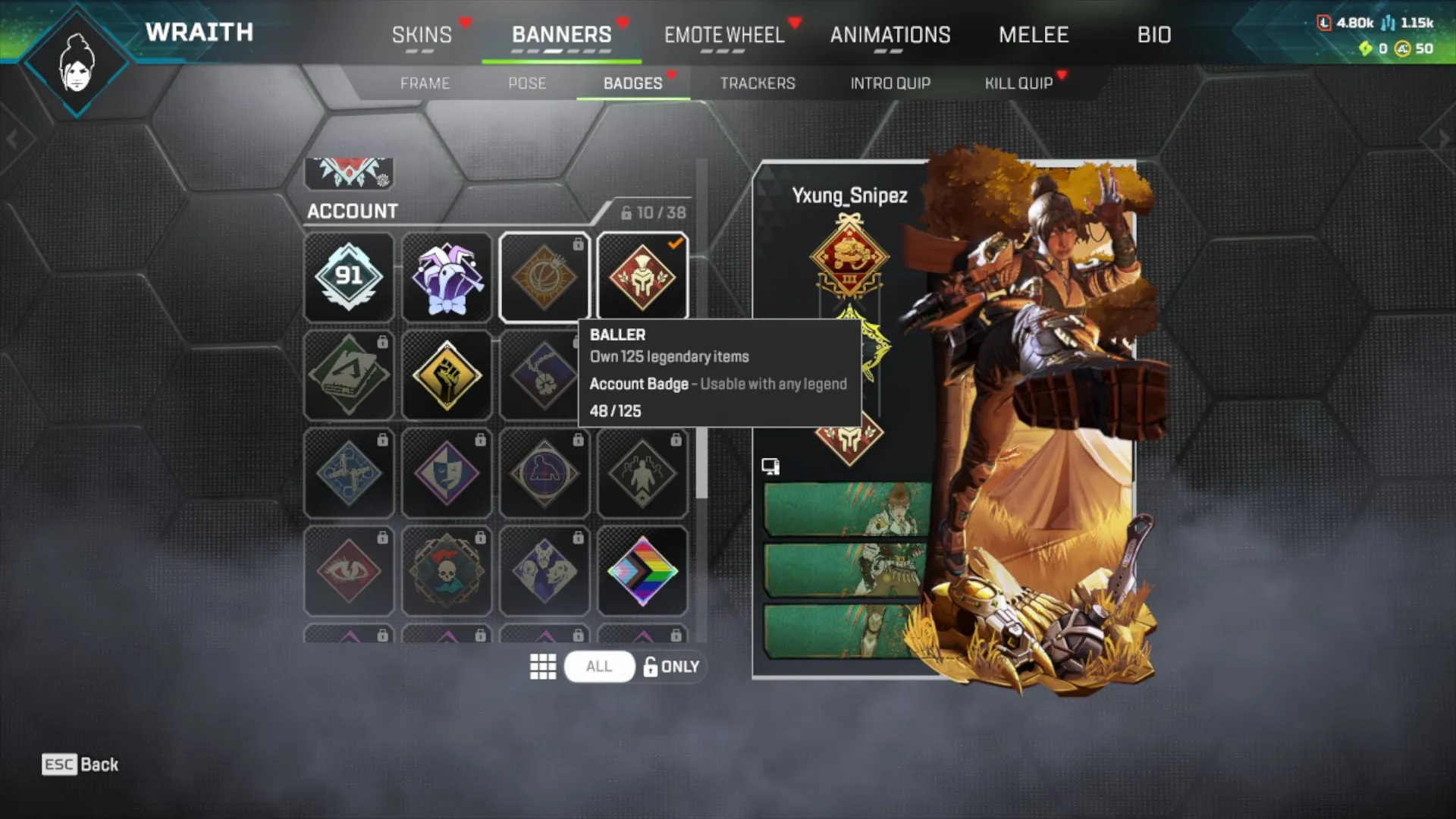
Task: Click the grid view icon near the ALL button
Action: point(541,667)
